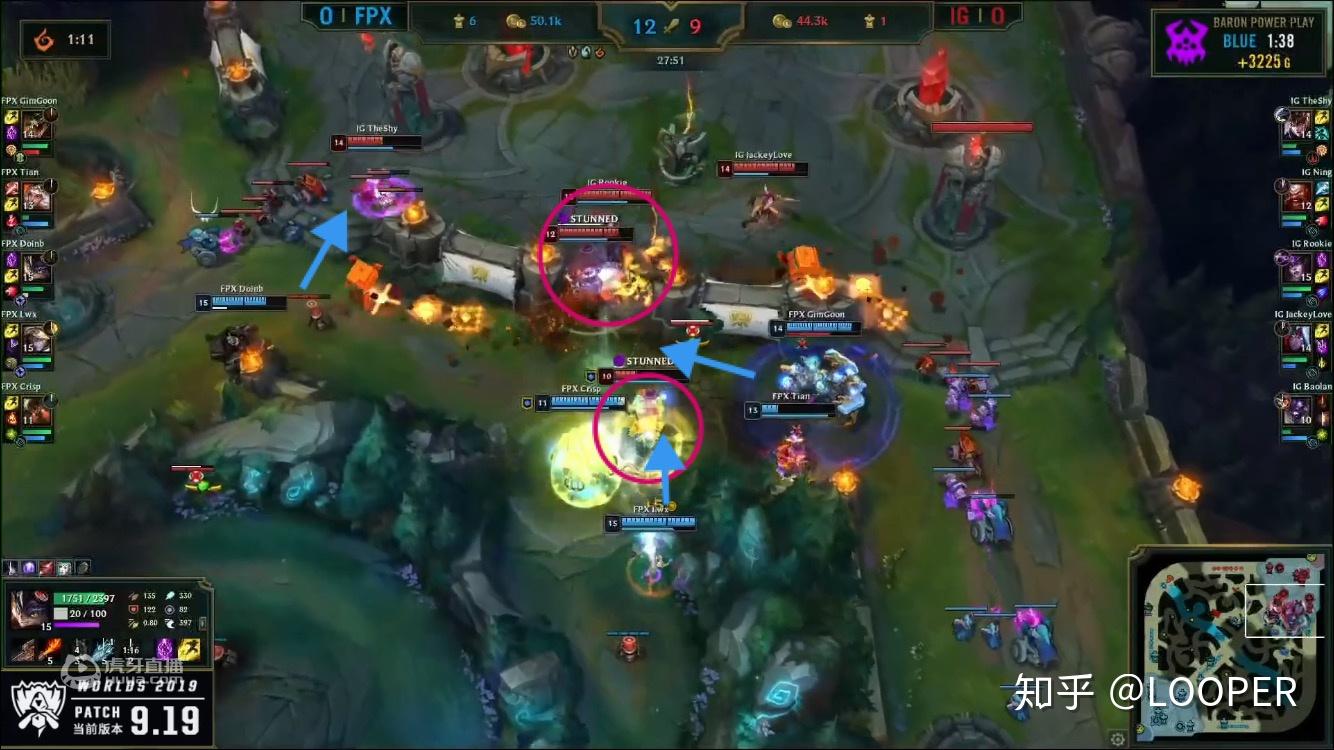Click the gold coin icon beside 50.1k

pos(516,22)
